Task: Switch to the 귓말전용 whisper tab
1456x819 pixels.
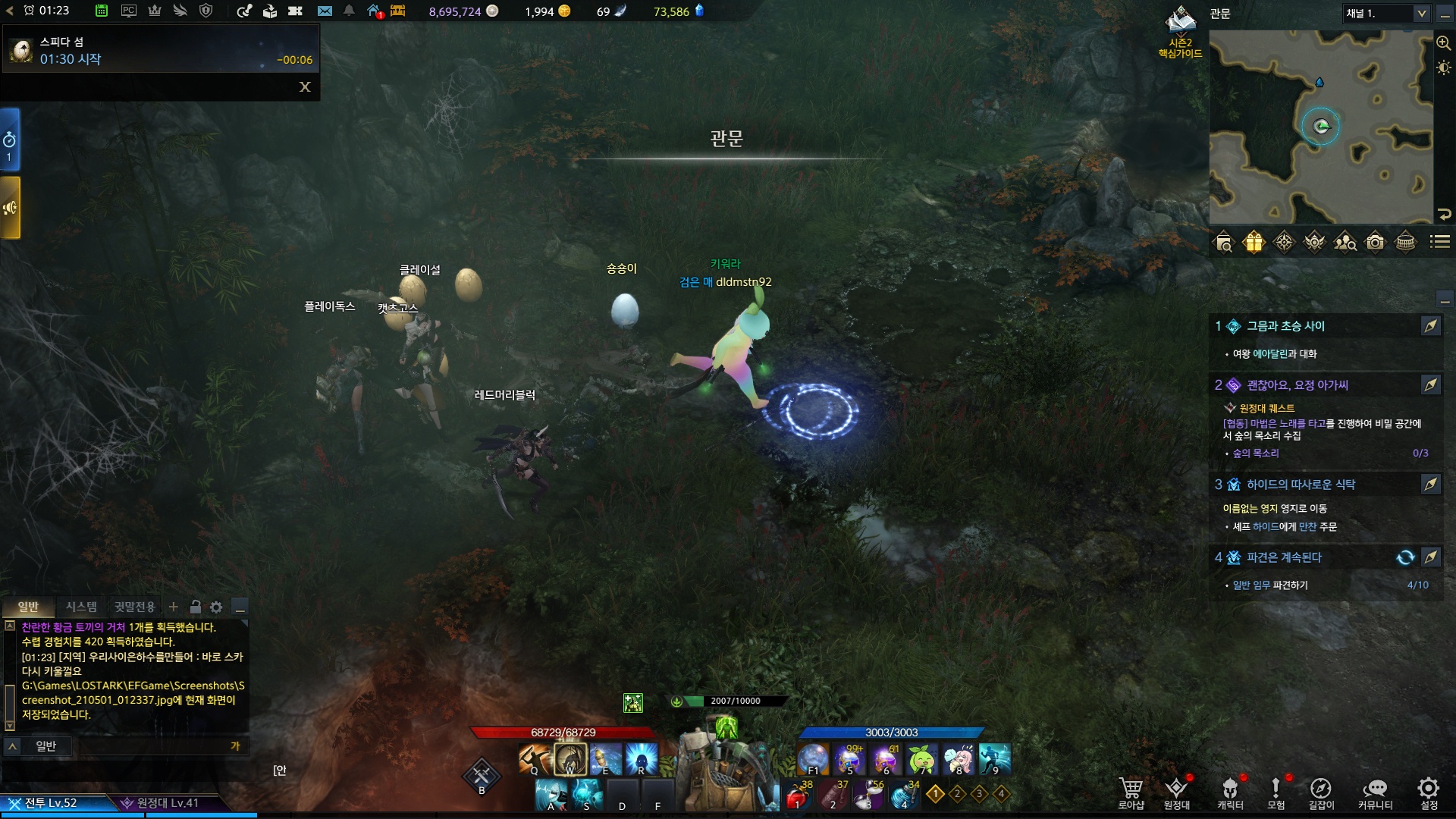Action: (x=134, y=607)
